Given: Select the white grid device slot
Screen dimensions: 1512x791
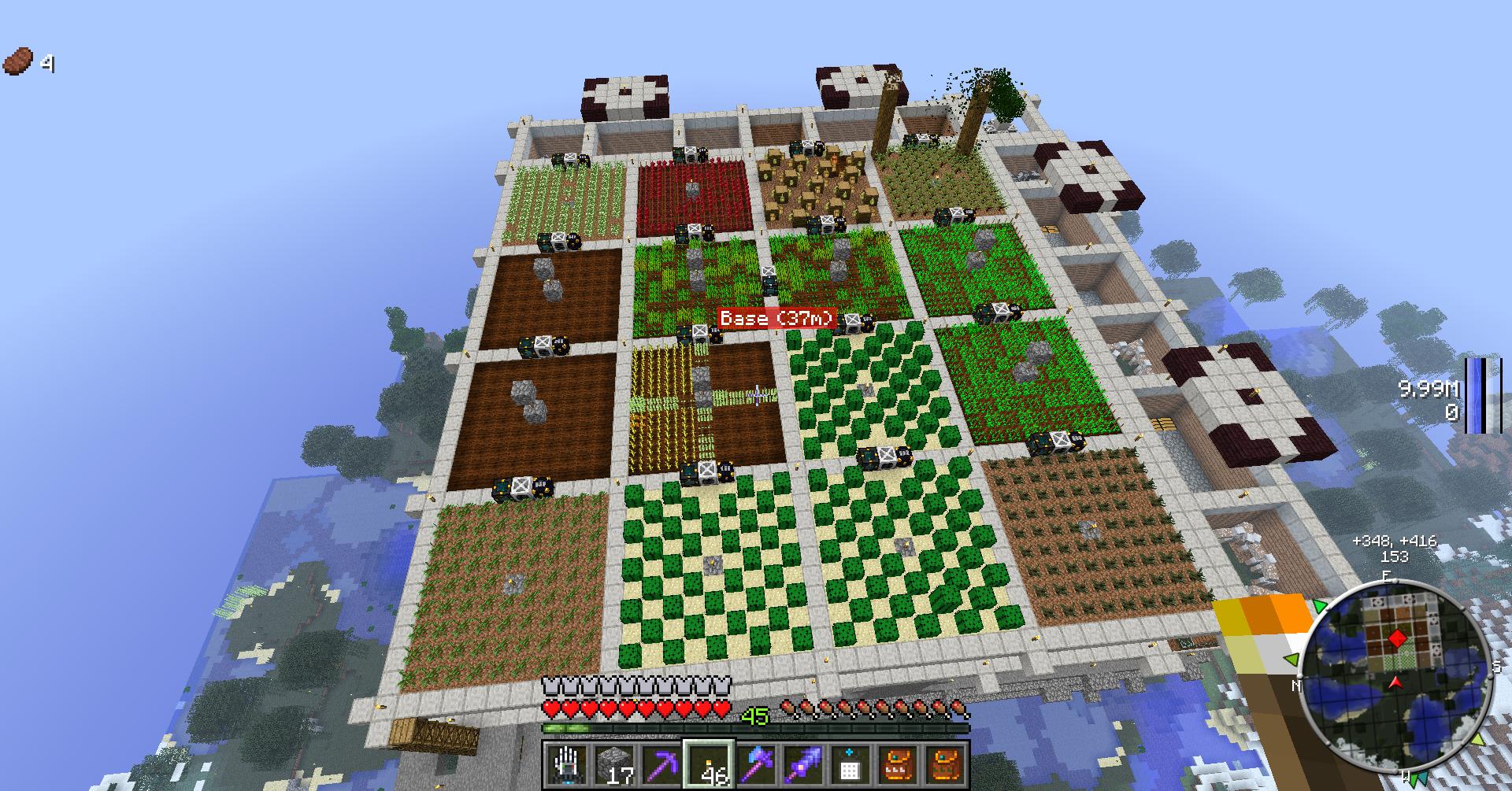Looking at the screenshot, I should coord(850,765).
